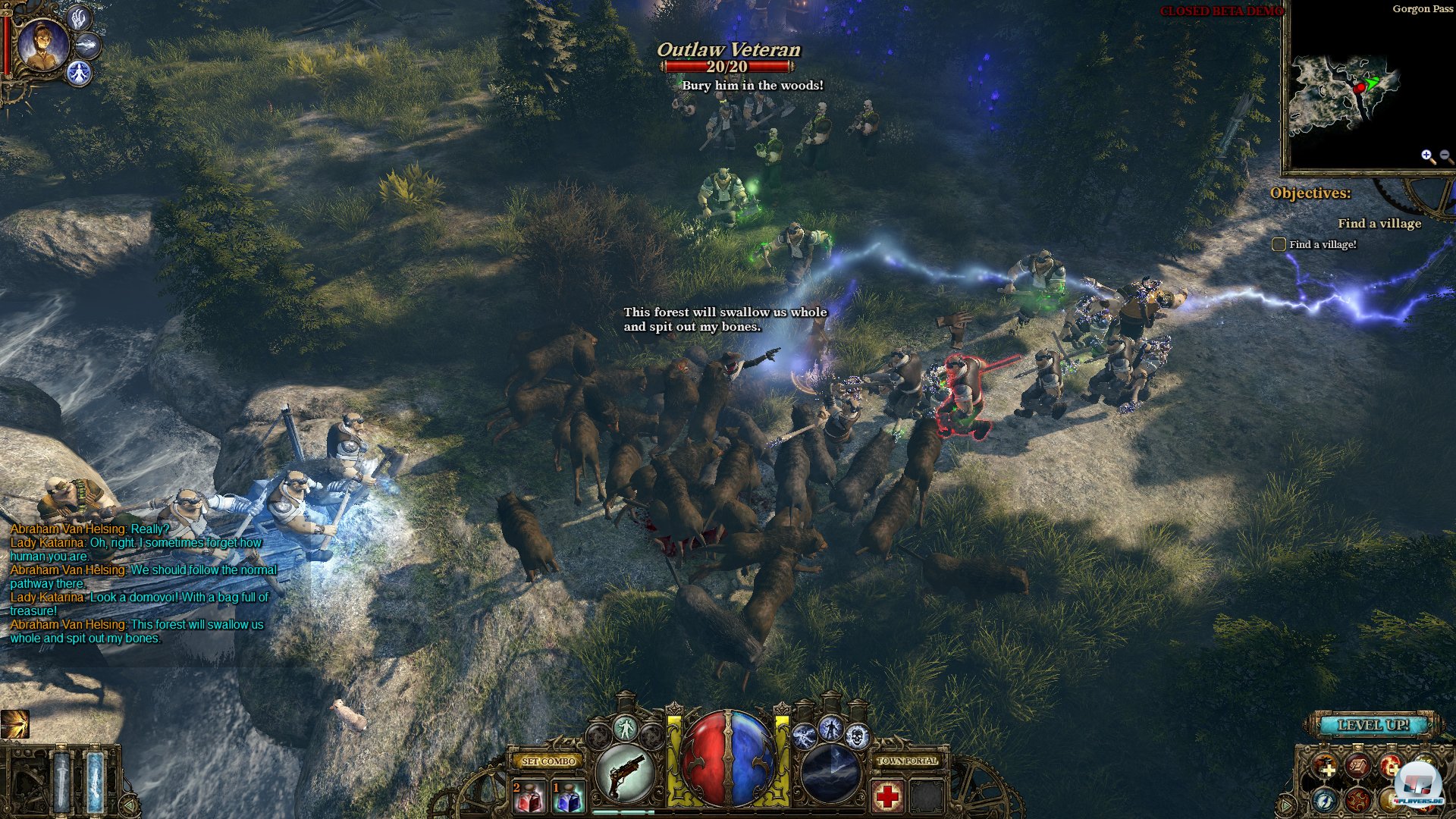Activate the glowing white figure aura icon
This screenshot has height=819, width=1456.
626,729
